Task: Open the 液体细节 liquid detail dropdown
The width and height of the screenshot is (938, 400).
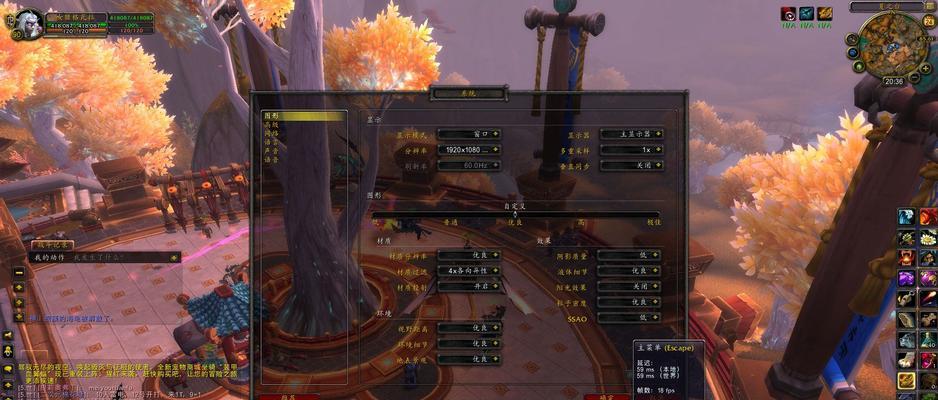Action: click(x=632, y=271)
